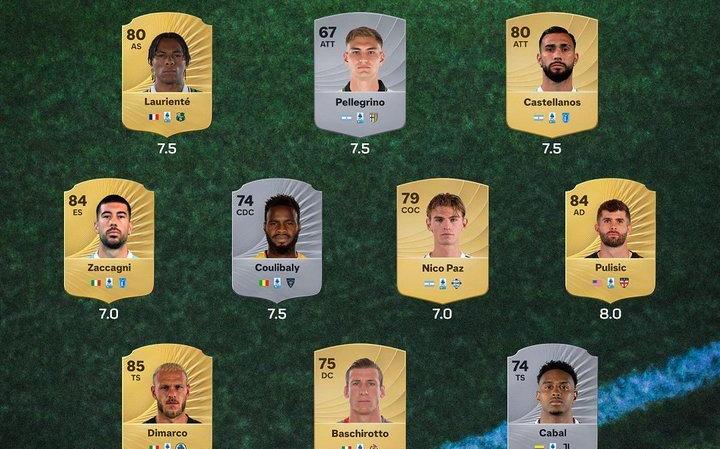Image resolution: width=720 pixels, height=449 pixels.
Task: Pick the silver Cabal card
Action: (x=551, y=398)
